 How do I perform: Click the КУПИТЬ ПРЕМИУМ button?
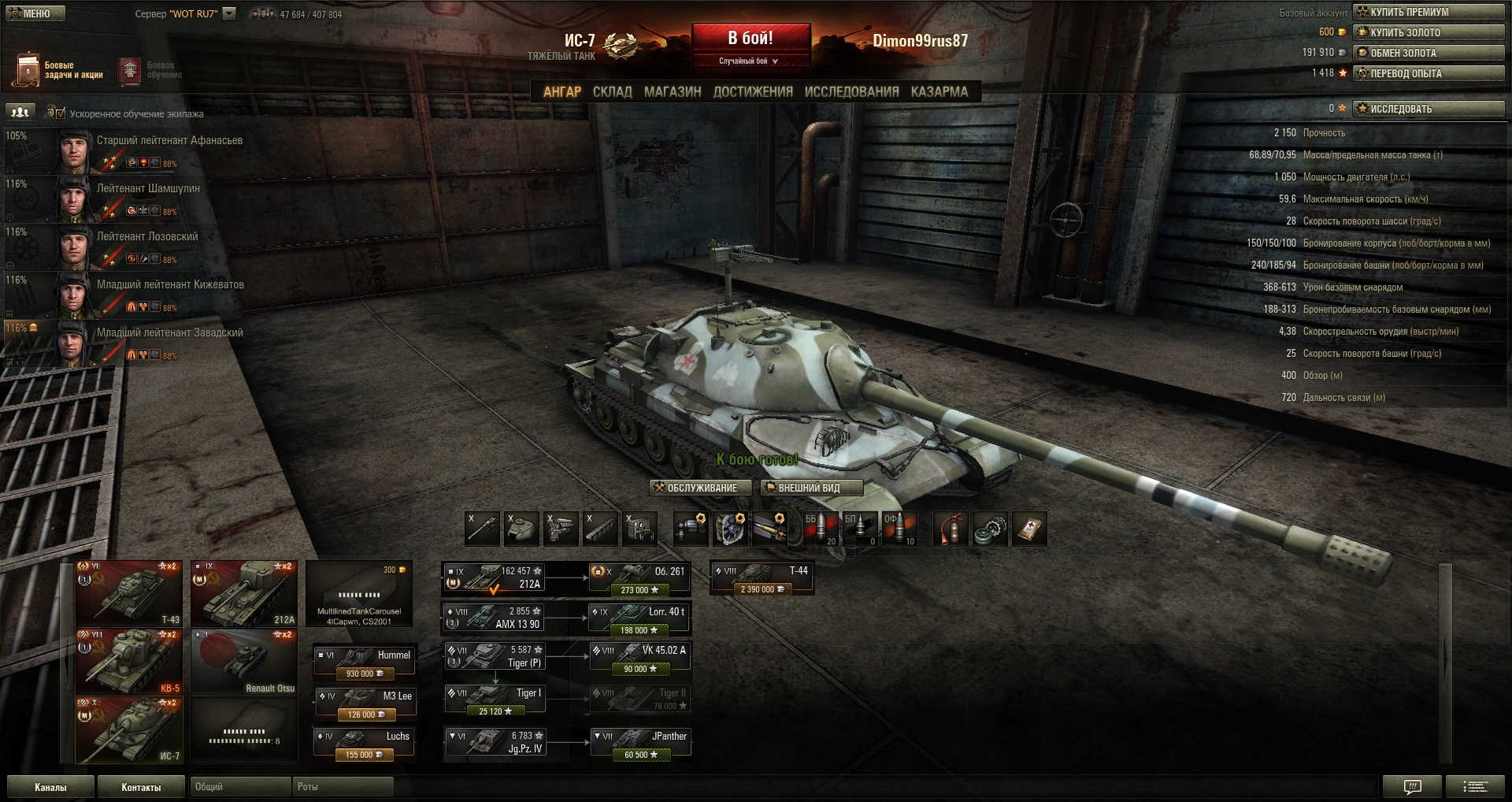tap(1429, 12)
